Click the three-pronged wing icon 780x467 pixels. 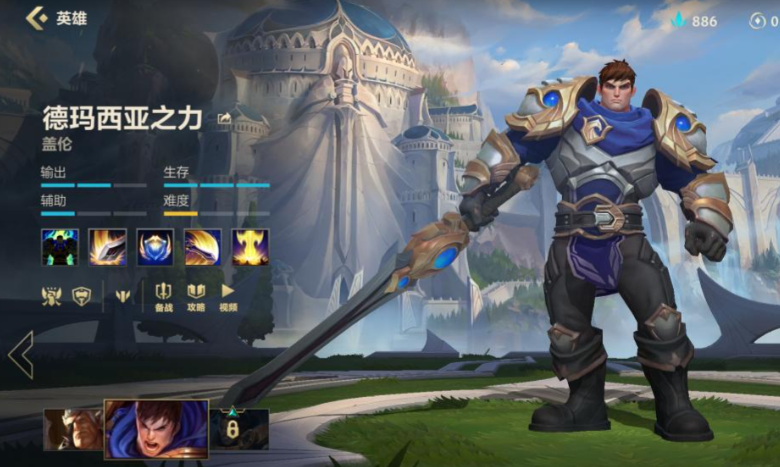122,295
